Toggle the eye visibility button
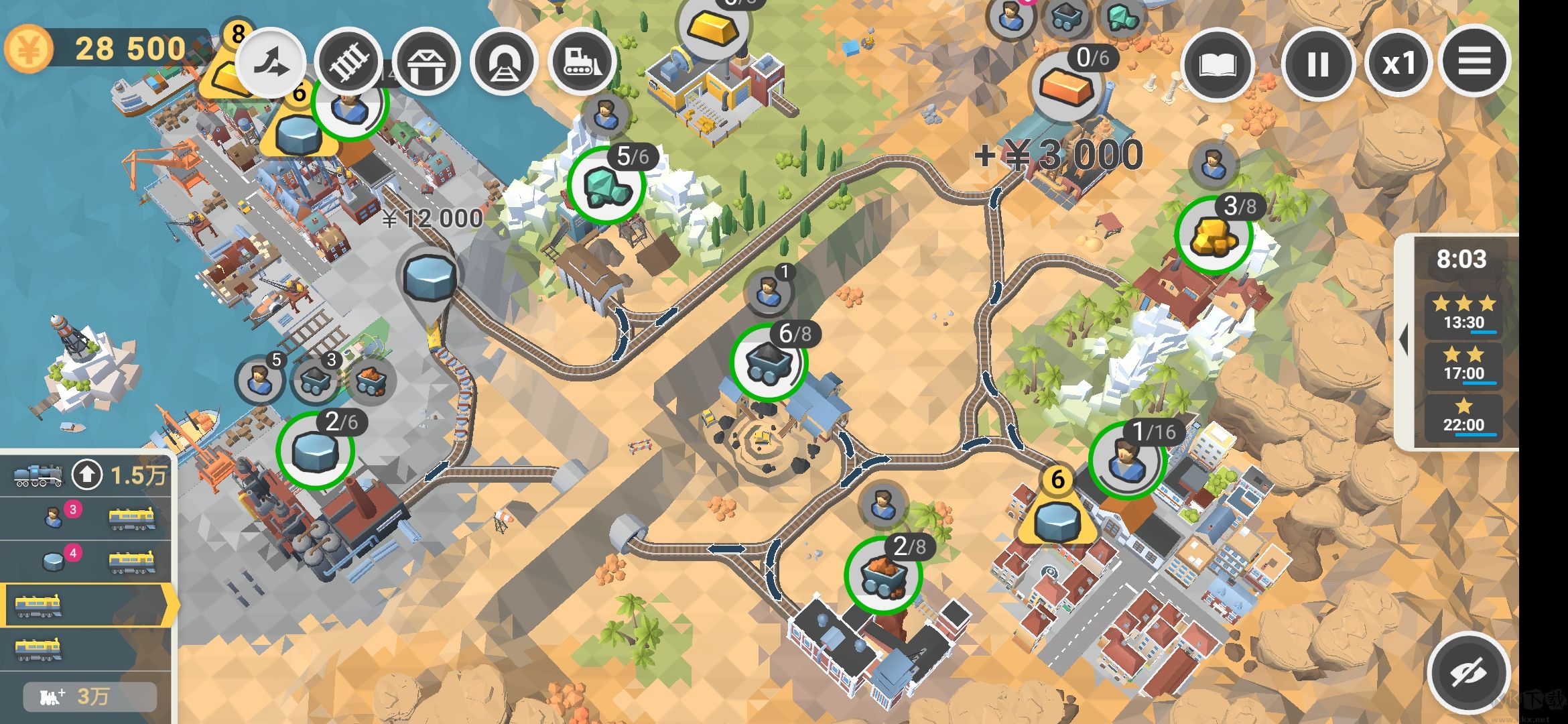 pos(1468,672)
